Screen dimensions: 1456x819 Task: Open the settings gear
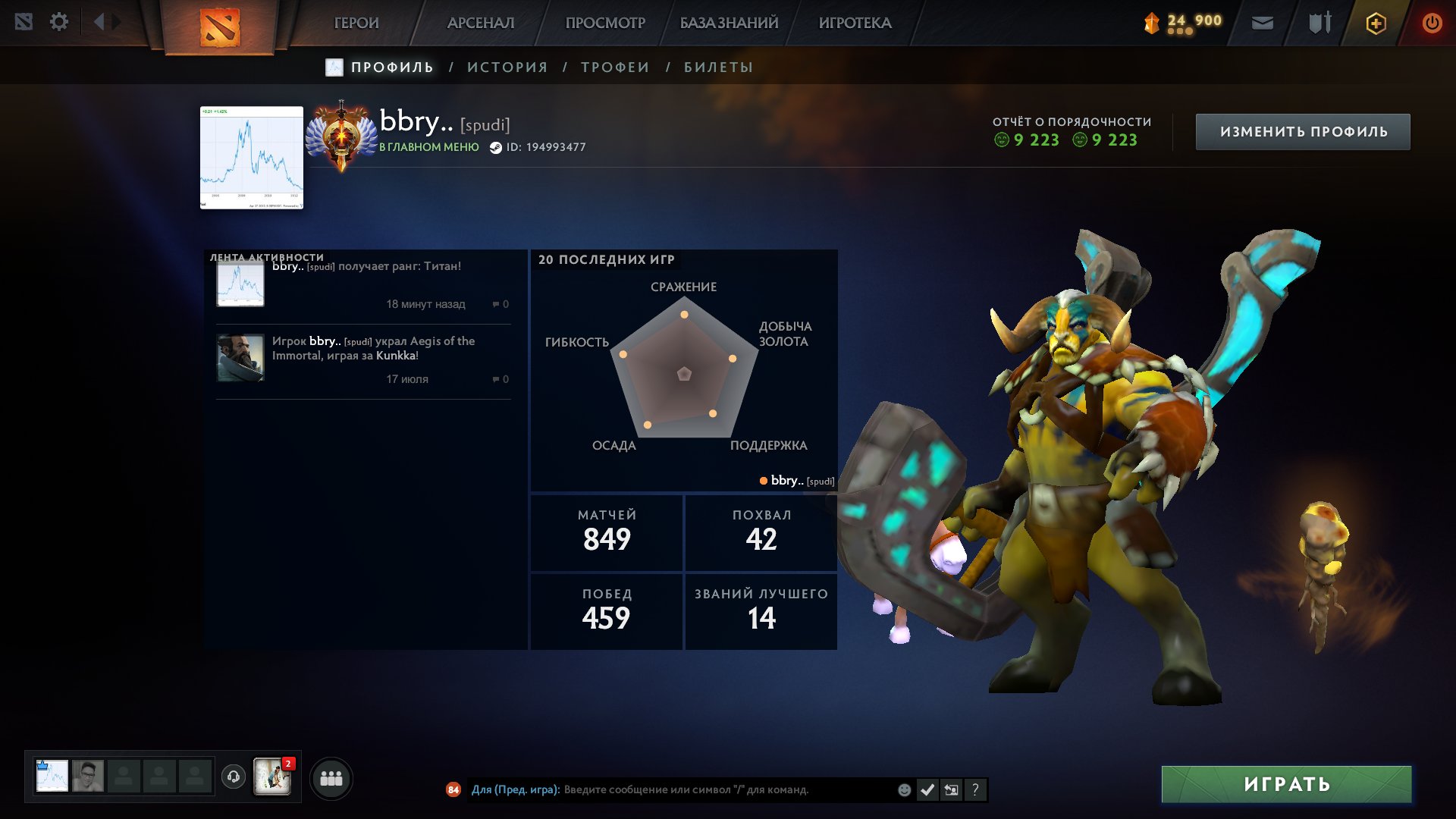59,22
